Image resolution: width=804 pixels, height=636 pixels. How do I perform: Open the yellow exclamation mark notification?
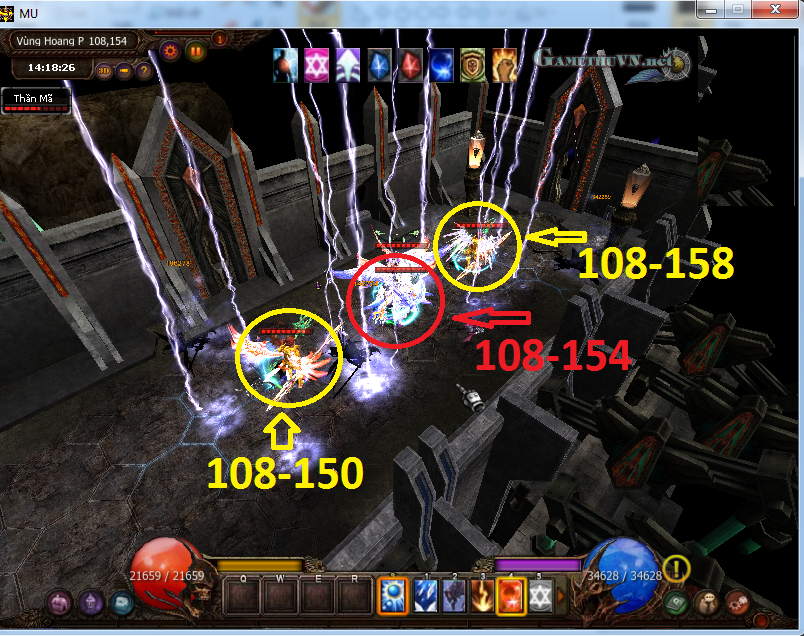click(x=676, y=569)
